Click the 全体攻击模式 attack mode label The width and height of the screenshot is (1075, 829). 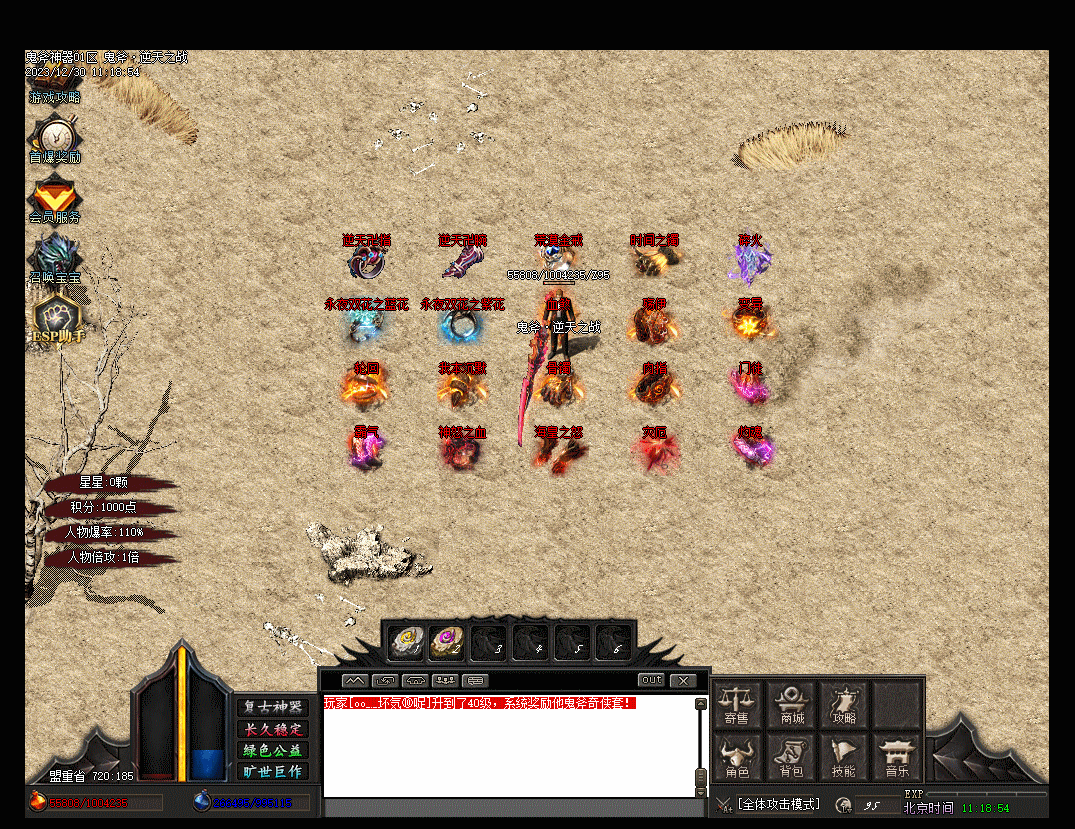point(778,804)
